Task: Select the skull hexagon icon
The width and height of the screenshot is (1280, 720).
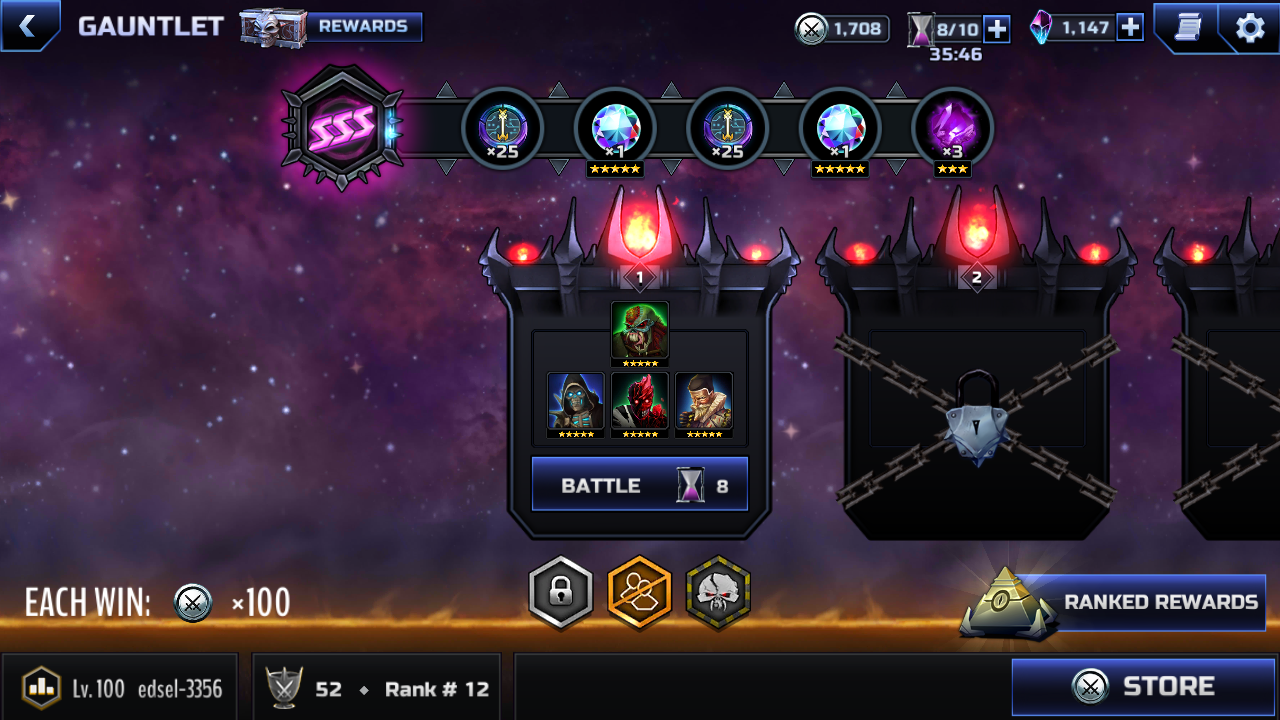Action: click(718, 592)
